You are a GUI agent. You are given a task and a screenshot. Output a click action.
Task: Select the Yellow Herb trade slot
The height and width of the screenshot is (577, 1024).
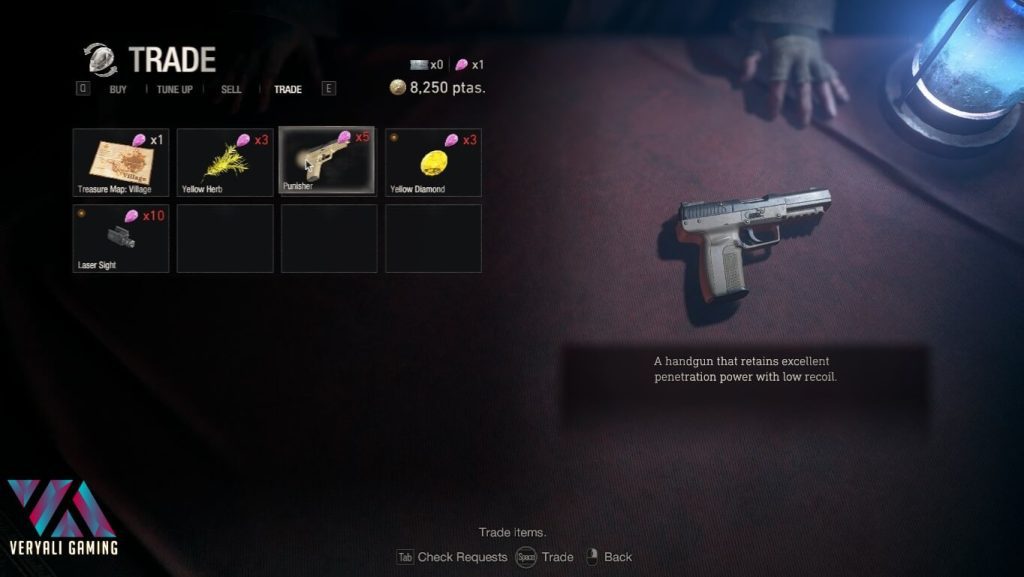point(225,161)
